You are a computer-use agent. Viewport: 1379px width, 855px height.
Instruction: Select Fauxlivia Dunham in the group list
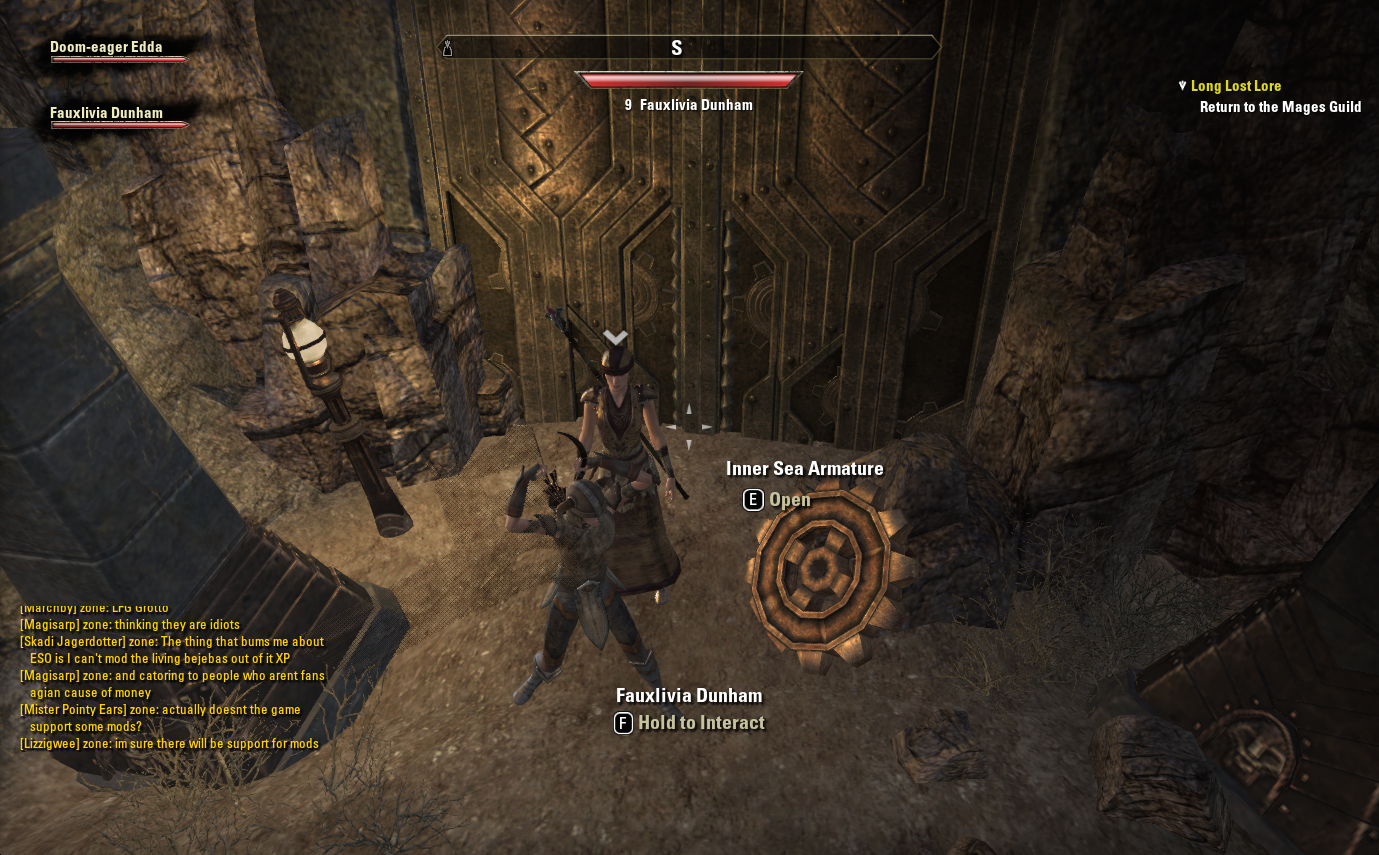coord(106,113)
